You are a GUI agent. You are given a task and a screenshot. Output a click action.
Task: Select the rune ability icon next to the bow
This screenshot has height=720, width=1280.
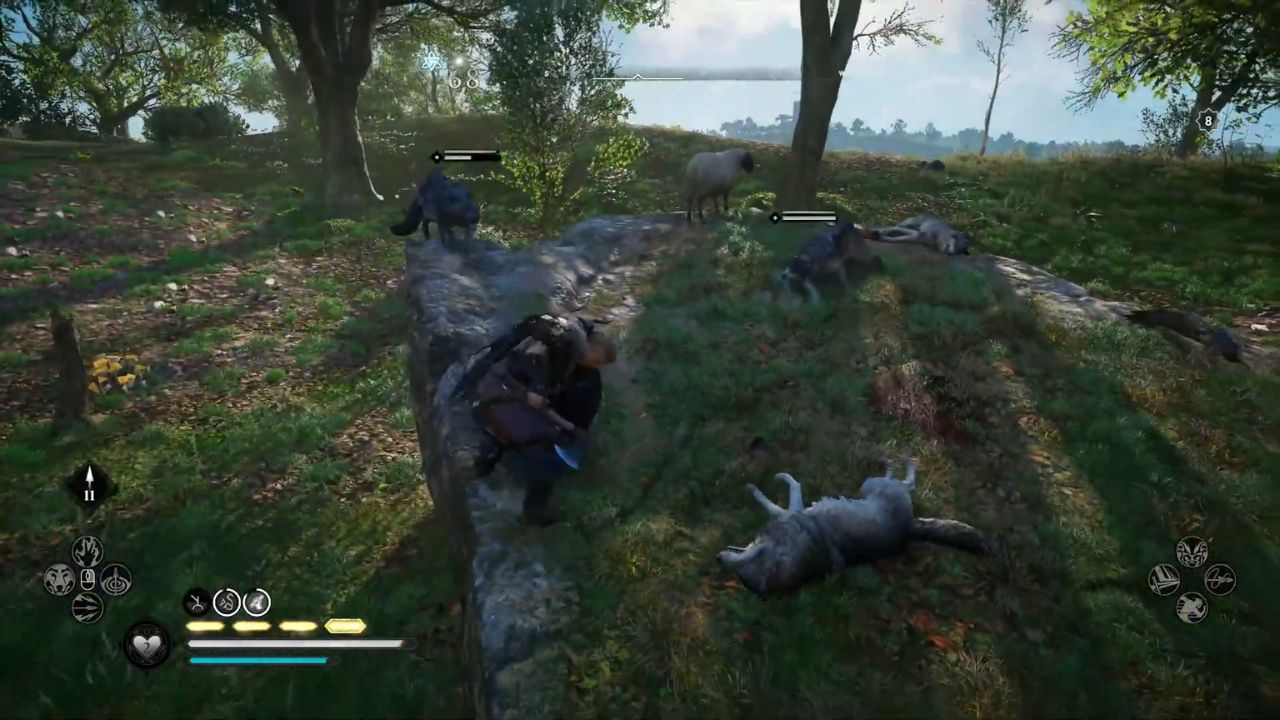point(226,602)
